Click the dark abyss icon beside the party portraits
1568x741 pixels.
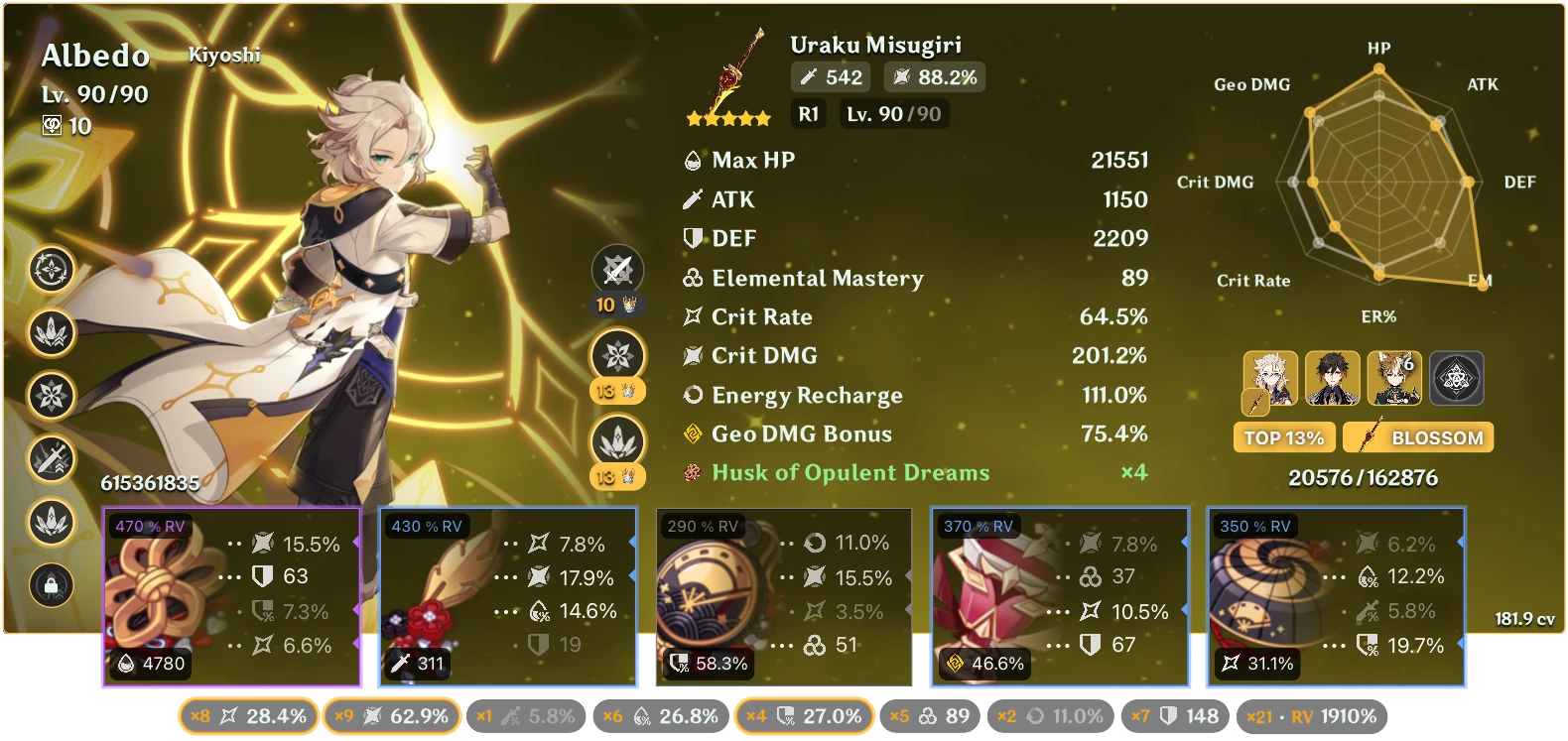(x=1457, y=379)
